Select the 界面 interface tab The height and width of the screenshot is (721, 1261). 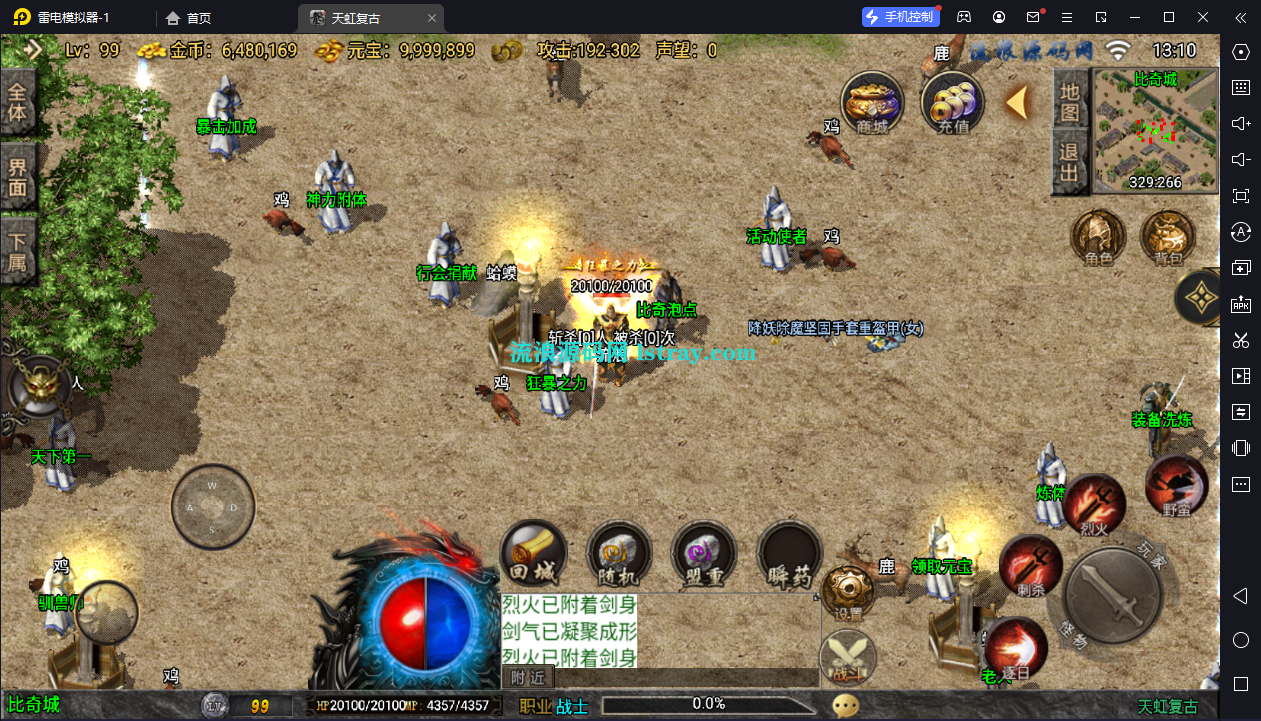pyautogui.click(x=18, y=176)
